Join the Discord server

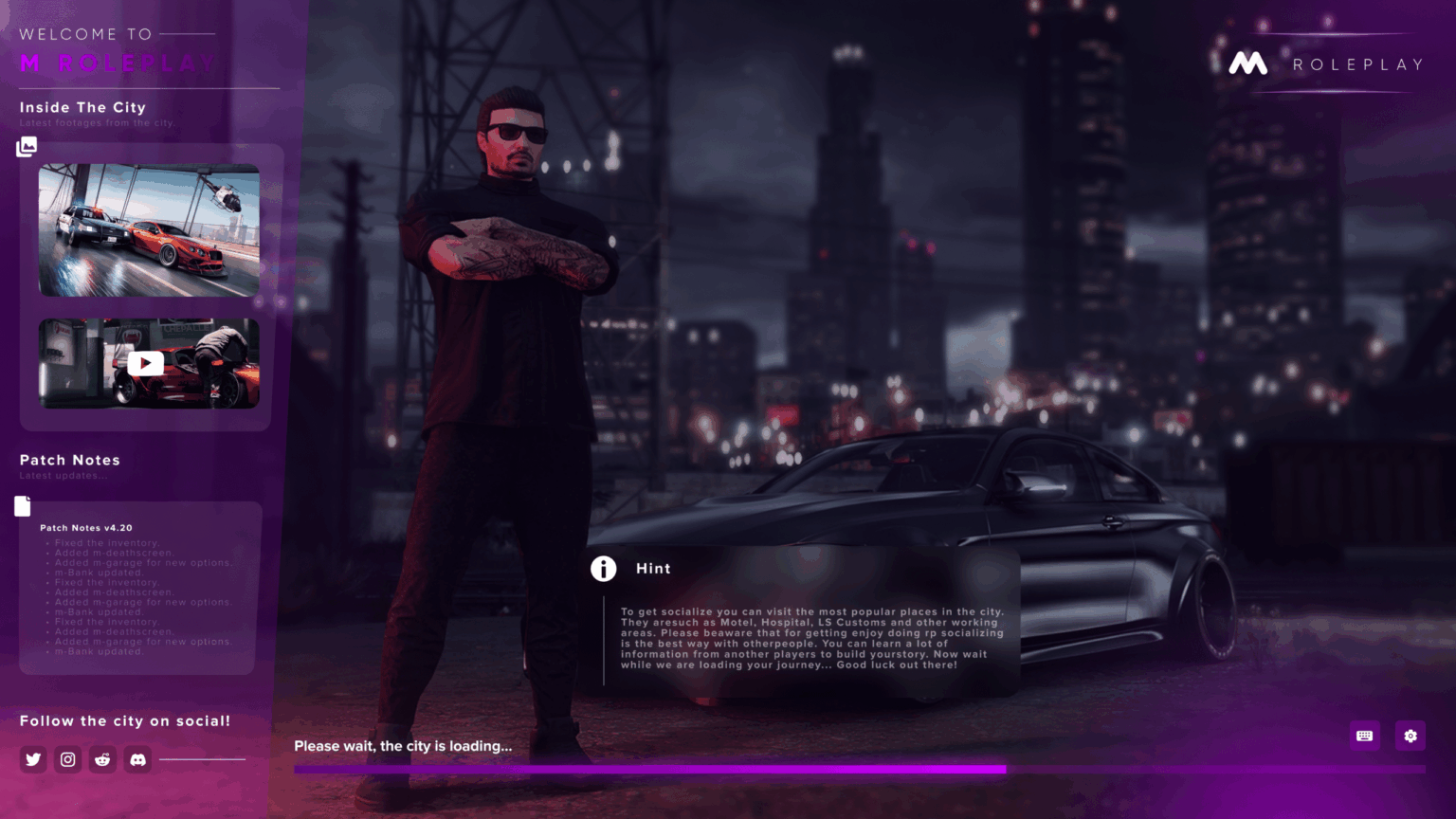click(x=137, y=759)
